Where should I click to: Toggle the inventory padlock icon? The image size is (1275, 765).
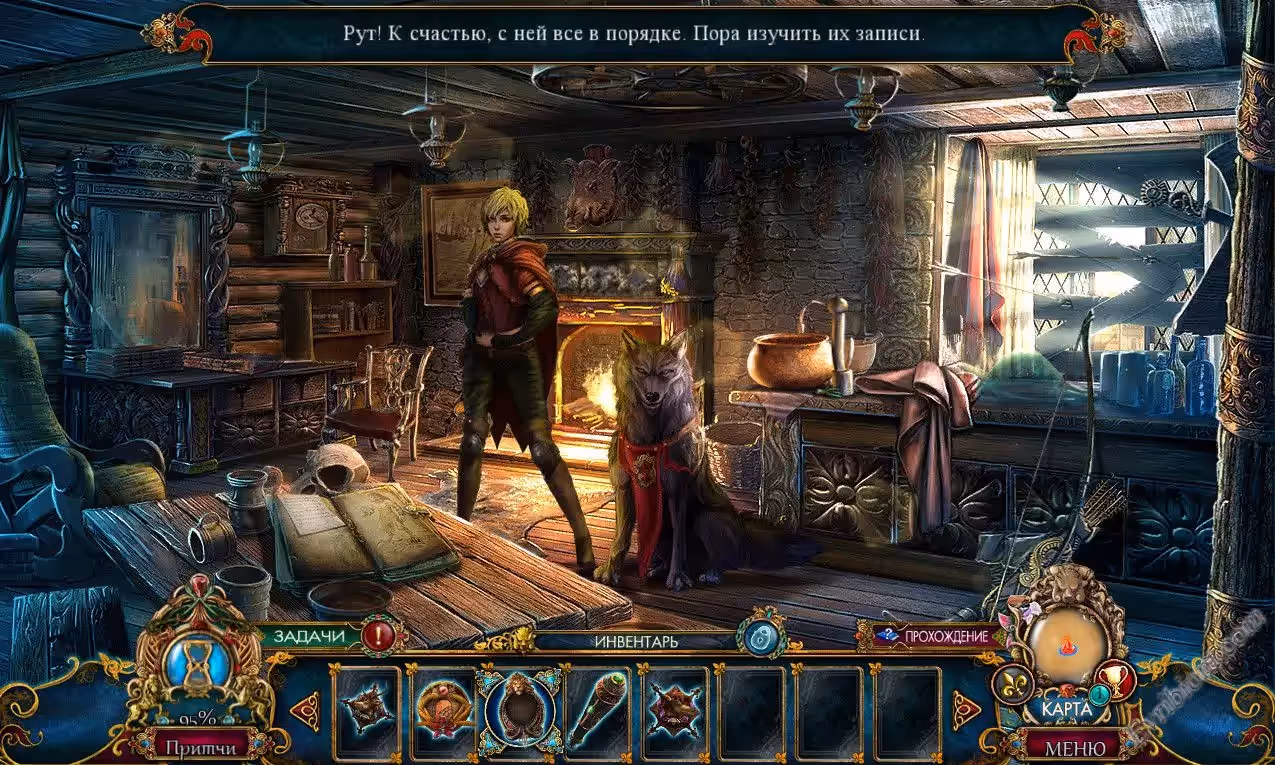[760, 637]
